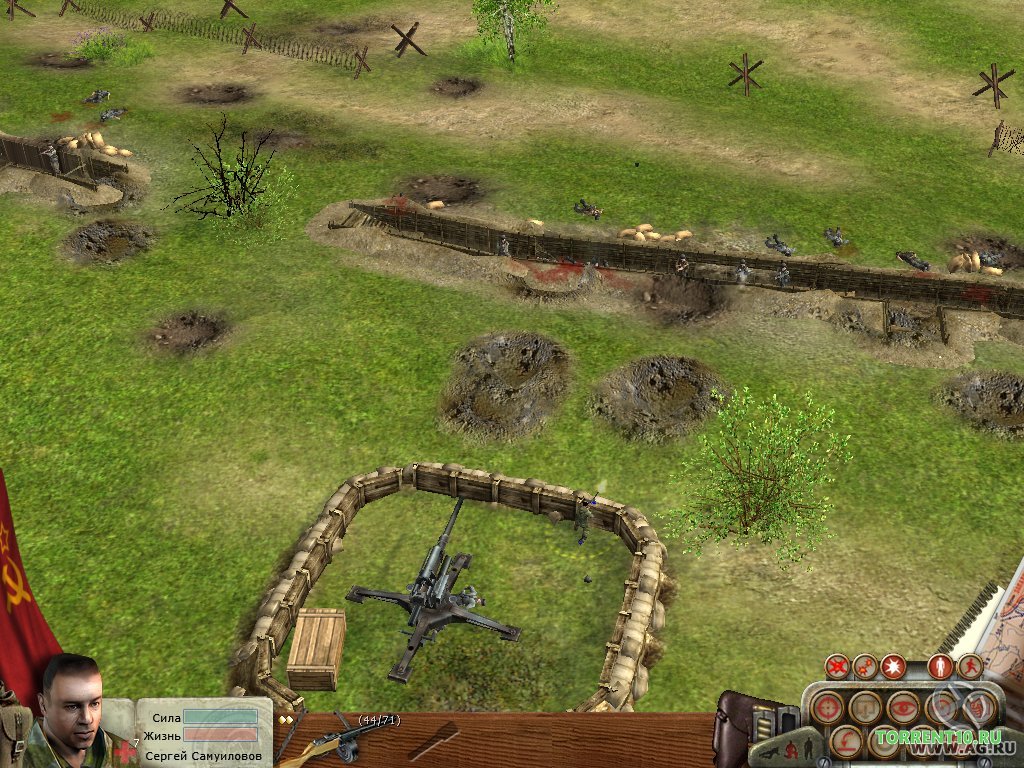Choose the eye observe command

(903, 708)
